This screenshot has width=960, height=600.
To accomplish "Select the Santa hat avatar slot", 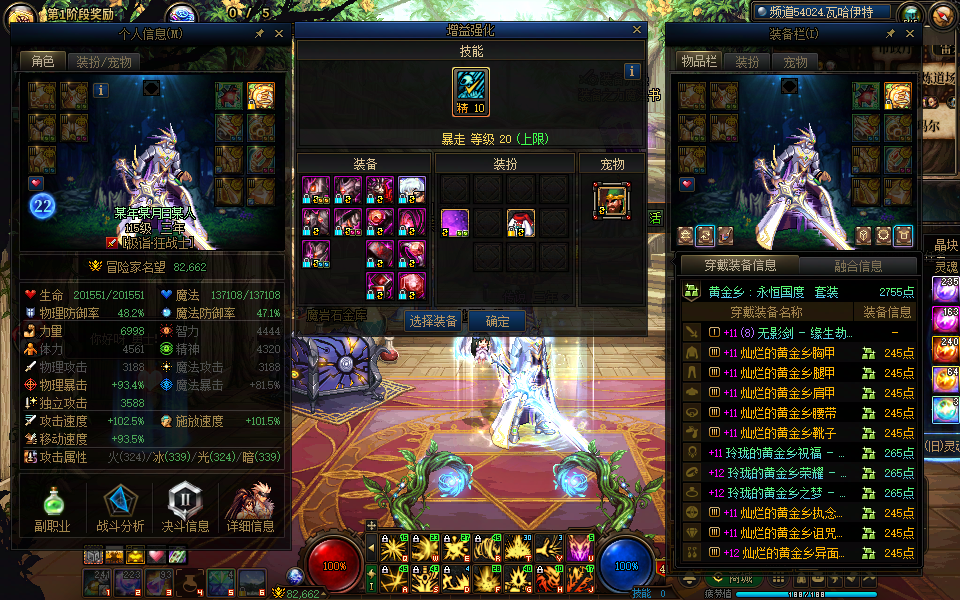I will [520, 222].
